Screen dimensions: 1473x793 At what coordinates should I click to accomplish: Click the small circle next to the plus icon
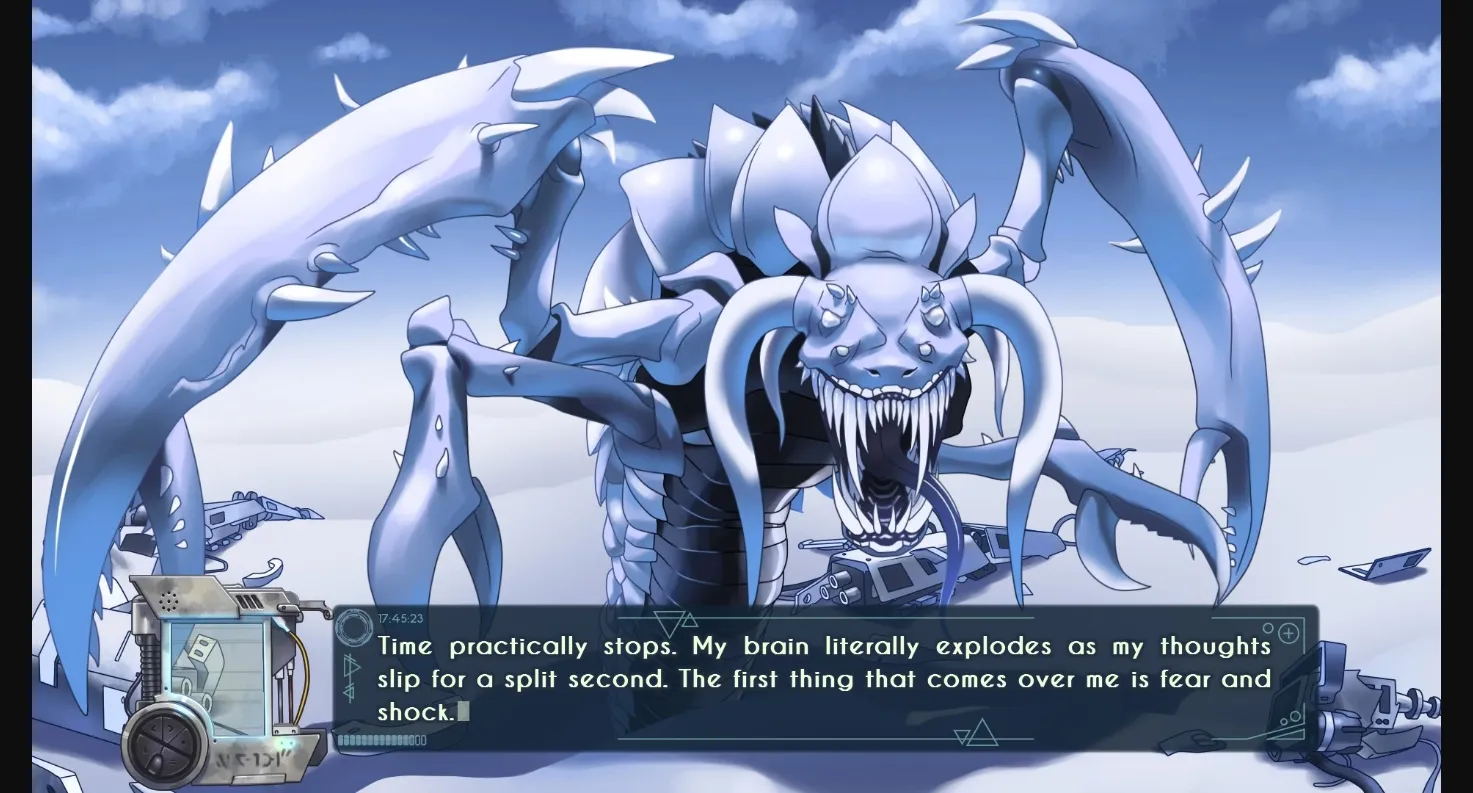pyautogui.click(x=1268, y=627)
